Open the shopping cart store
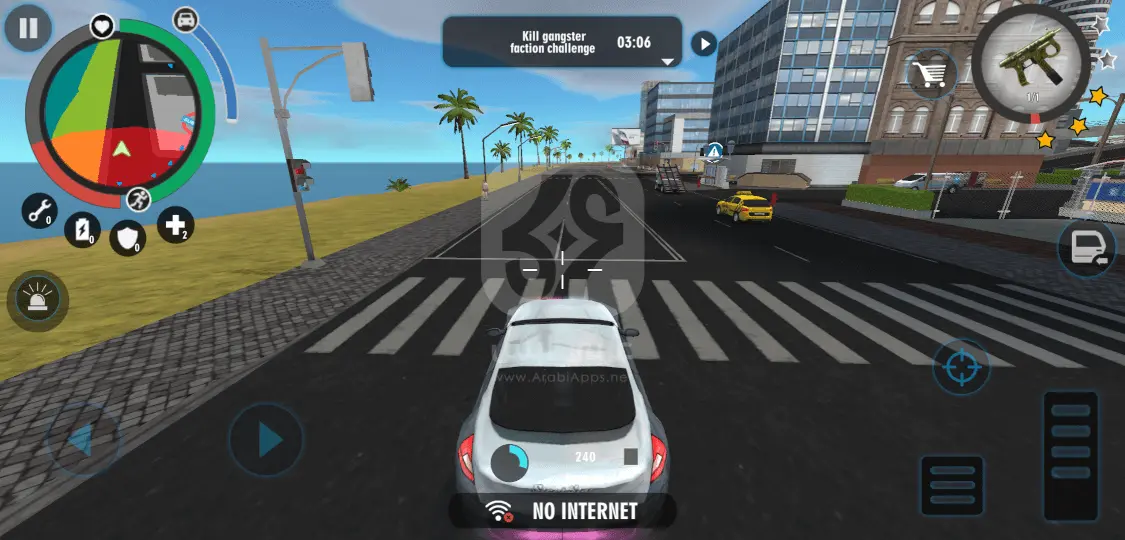This screenshot has width=1125, height=540. [932, 74]
